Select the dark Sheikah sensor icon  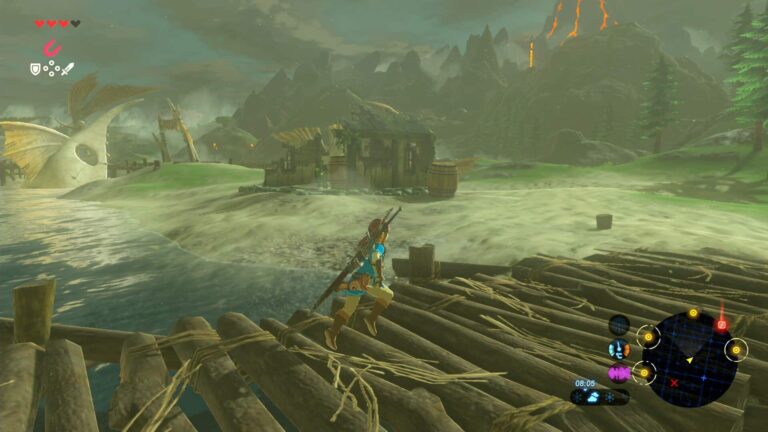click(x=619, y=324)
